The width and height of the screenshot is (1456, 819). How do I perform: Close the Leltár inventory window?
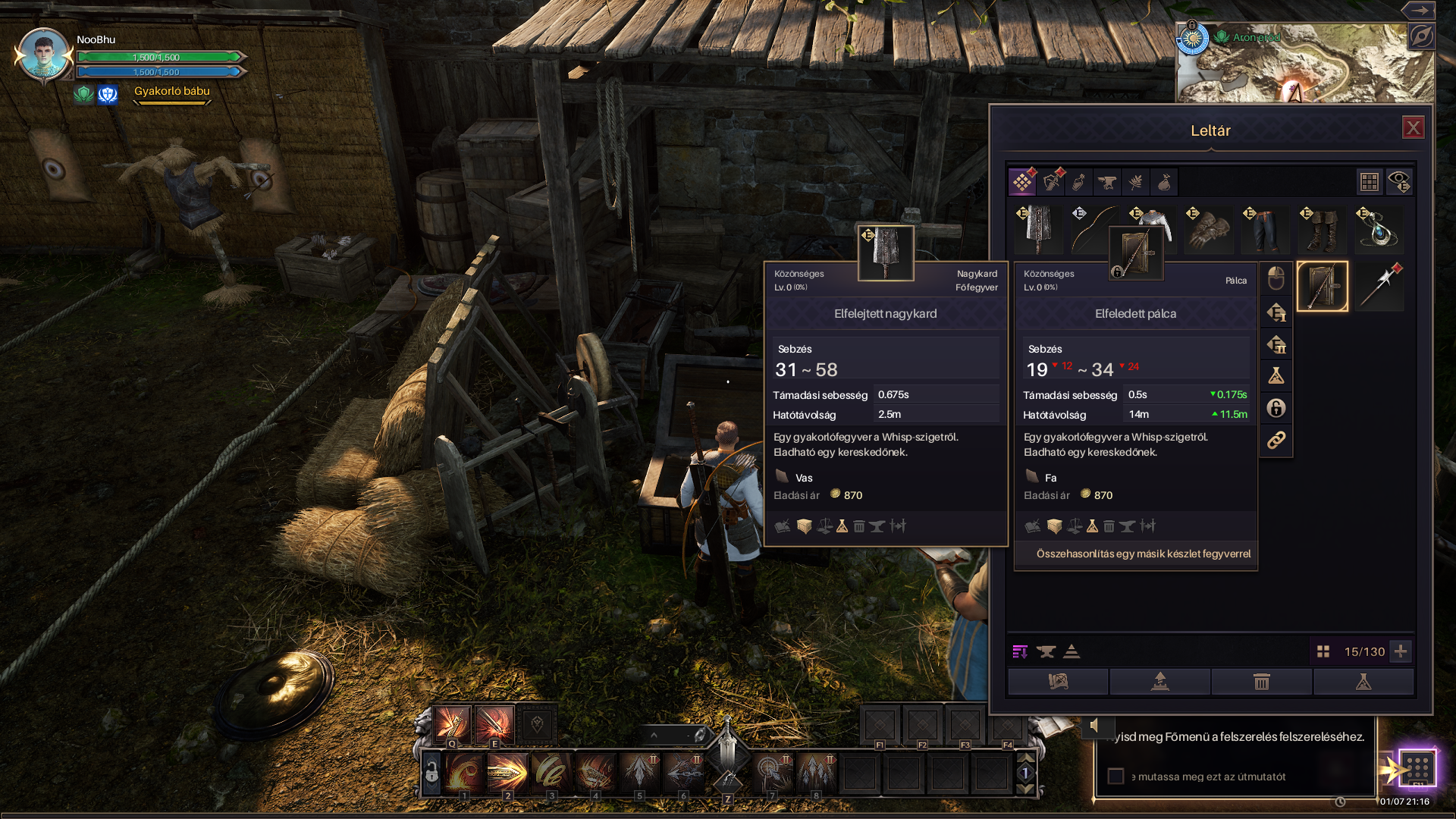coord(1413,128)
